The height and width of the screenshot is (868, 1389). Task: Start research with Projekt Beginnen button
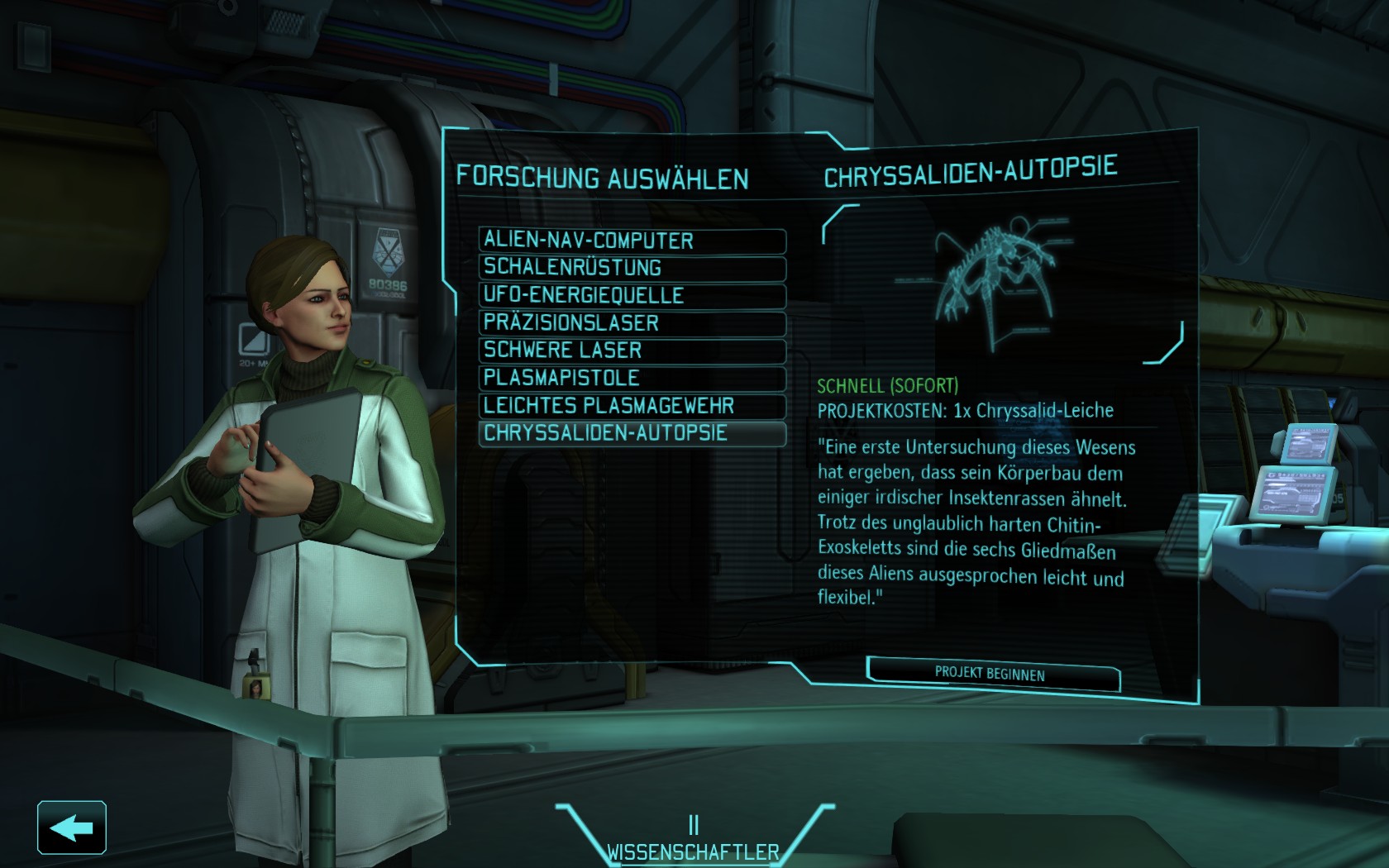click(991, 674)
